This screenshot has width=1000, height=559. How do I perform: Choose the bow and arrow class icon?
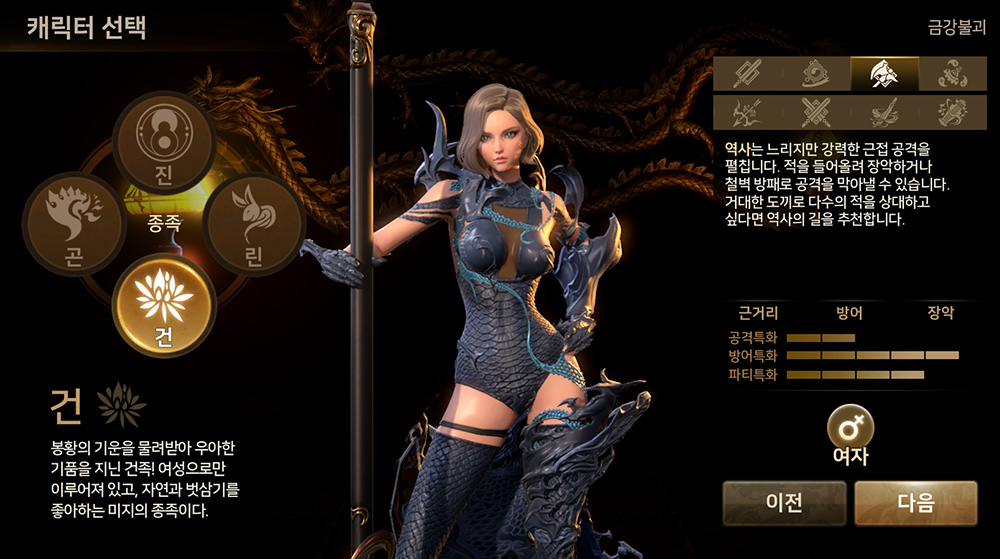click(747, 111)
